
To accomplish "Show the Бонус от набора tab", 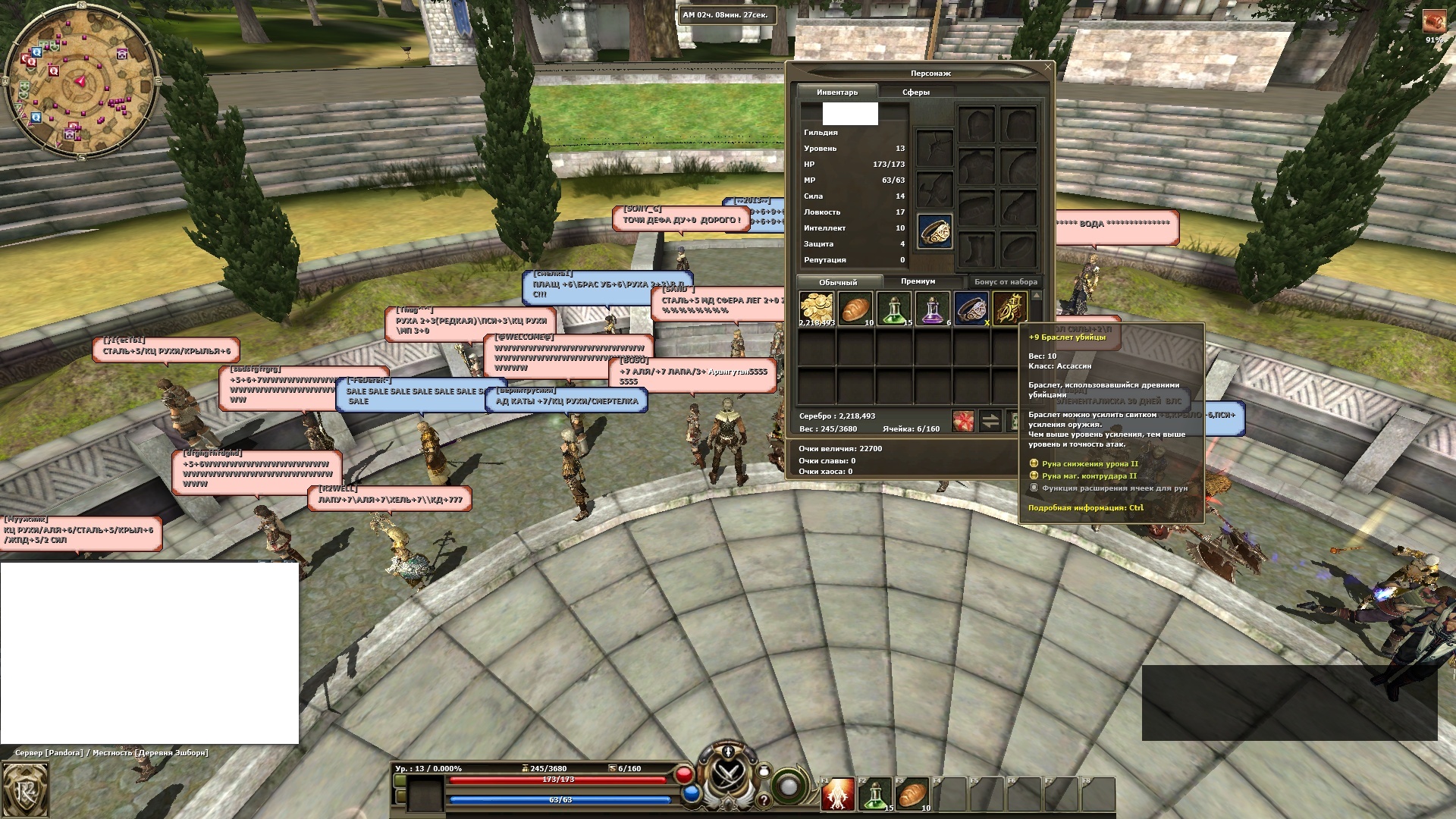I will [1006, 281].
